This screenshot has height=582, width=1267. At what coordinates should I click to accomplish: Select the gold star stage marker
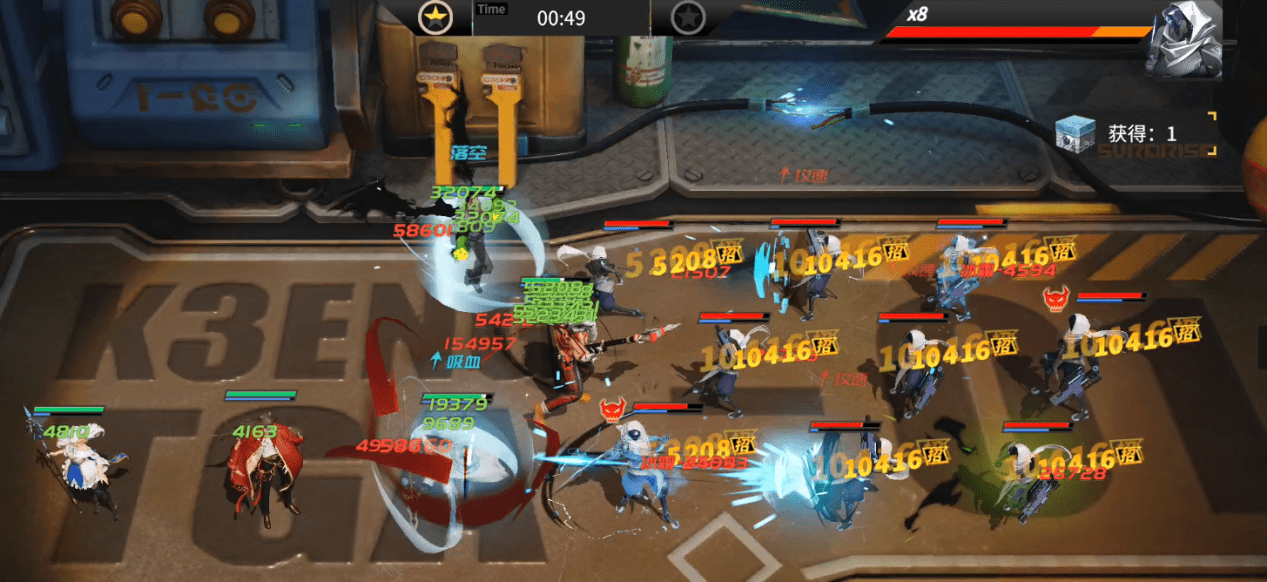coord(436,17)
